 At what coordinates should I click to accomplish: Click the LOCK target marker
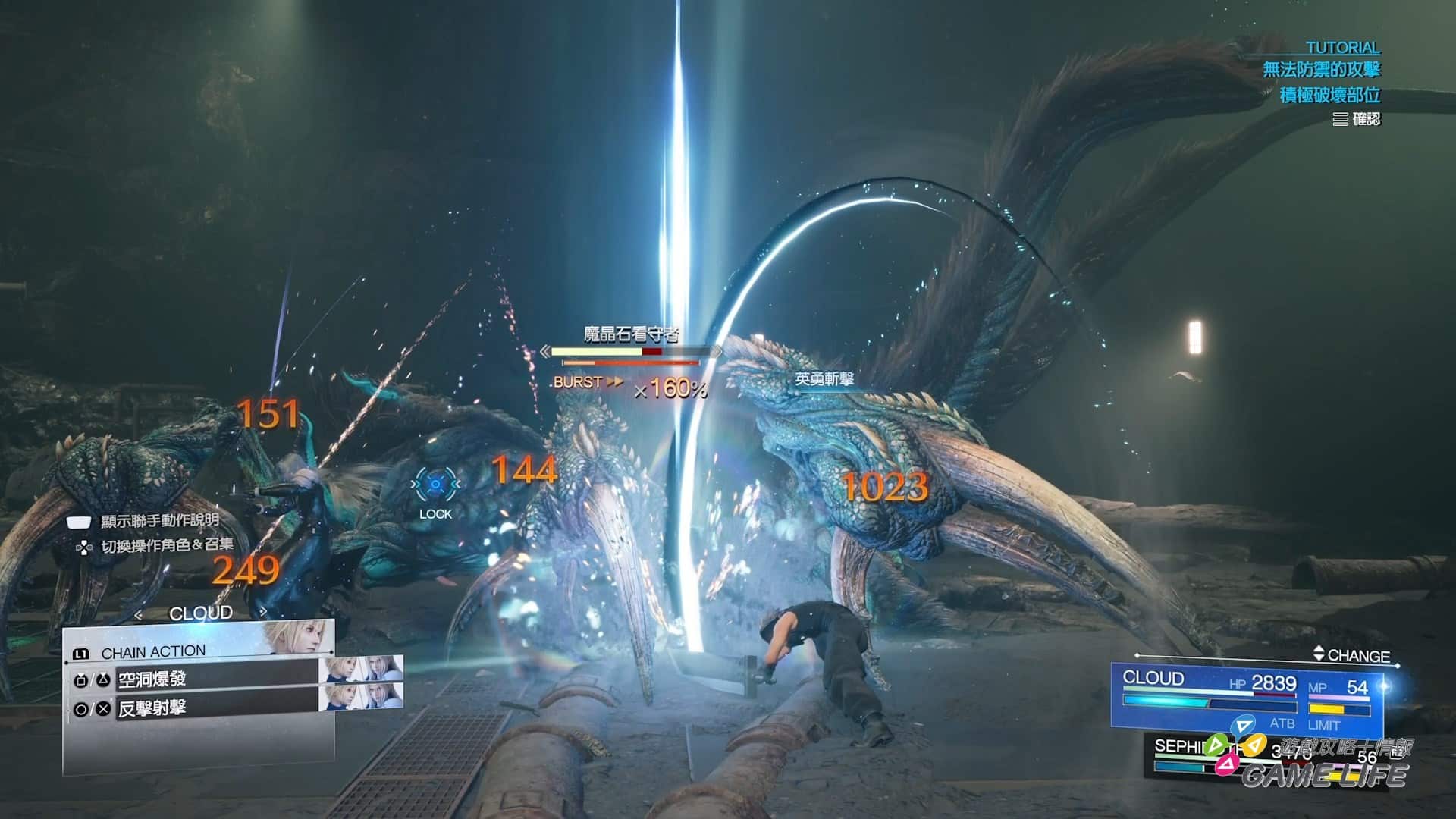pos(435,485)
